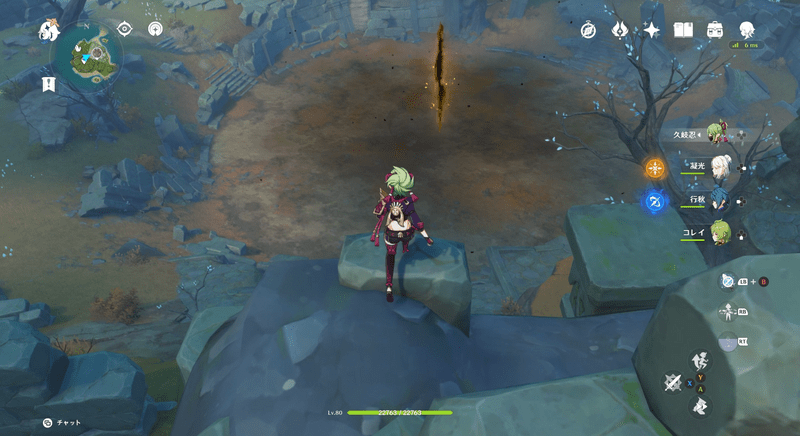This screenshot has width=800, height=436.
Task: Open the adventurer handbook book icon
Action: (683, 31)
